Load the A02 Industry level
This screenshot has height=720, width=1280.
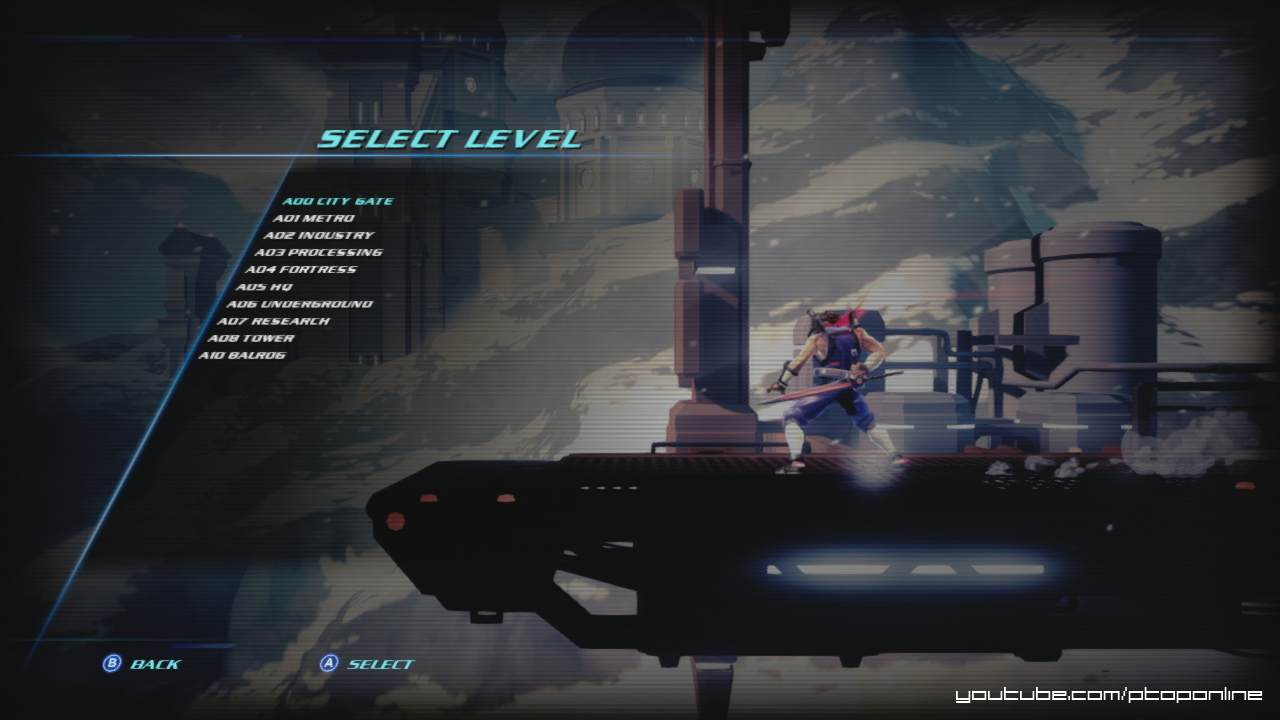318,235
